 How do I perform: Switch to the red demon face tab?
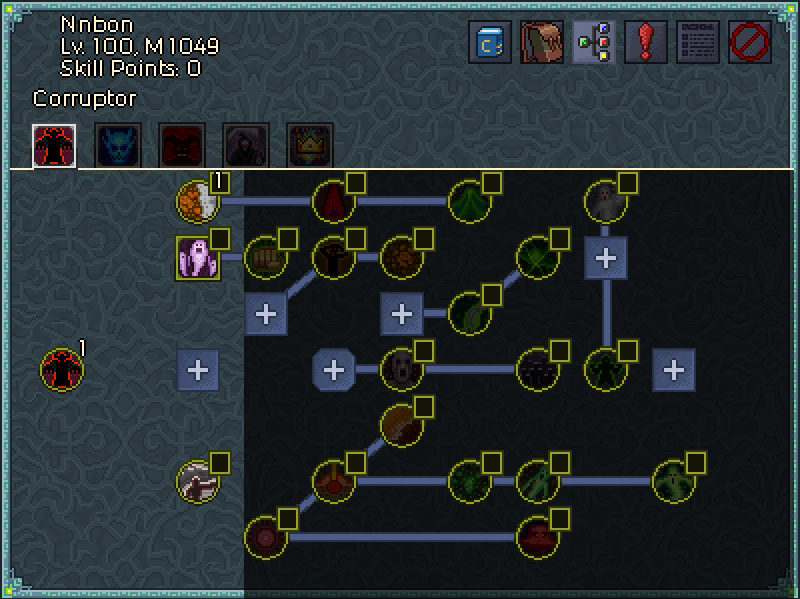(x=182, y=145)
